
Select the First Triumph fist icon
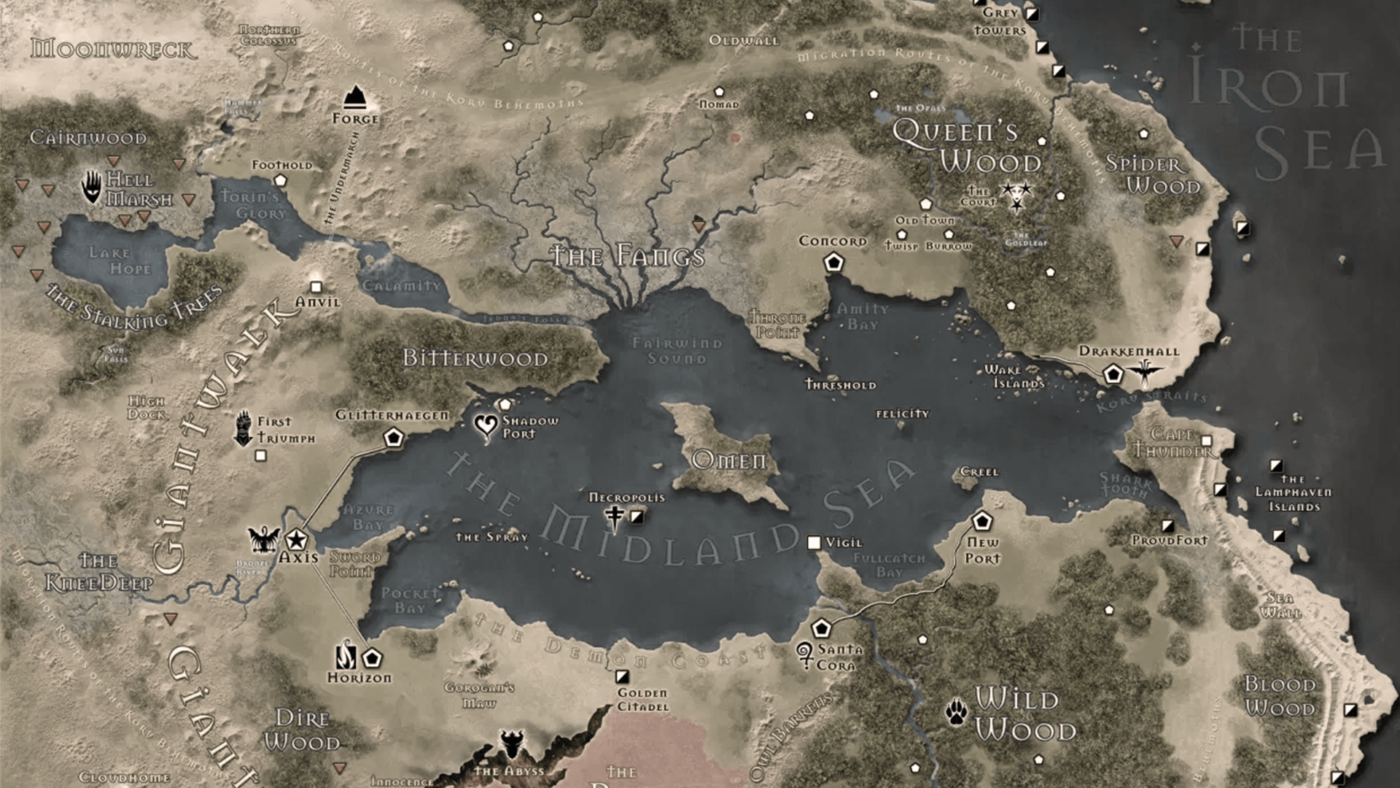coord(242,428)
